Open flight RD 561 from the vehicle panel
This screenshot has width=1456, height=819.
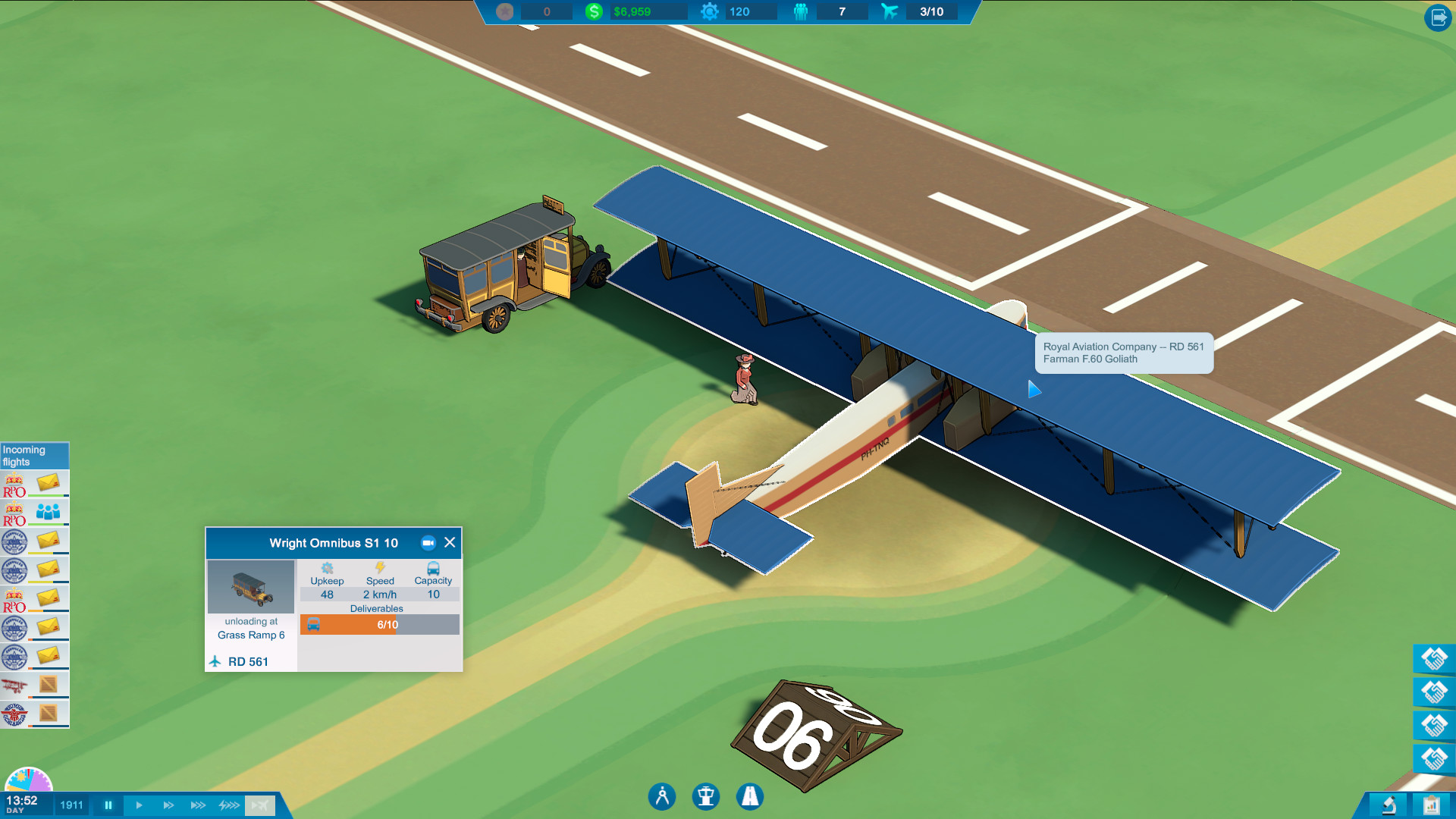coord(247,661)
